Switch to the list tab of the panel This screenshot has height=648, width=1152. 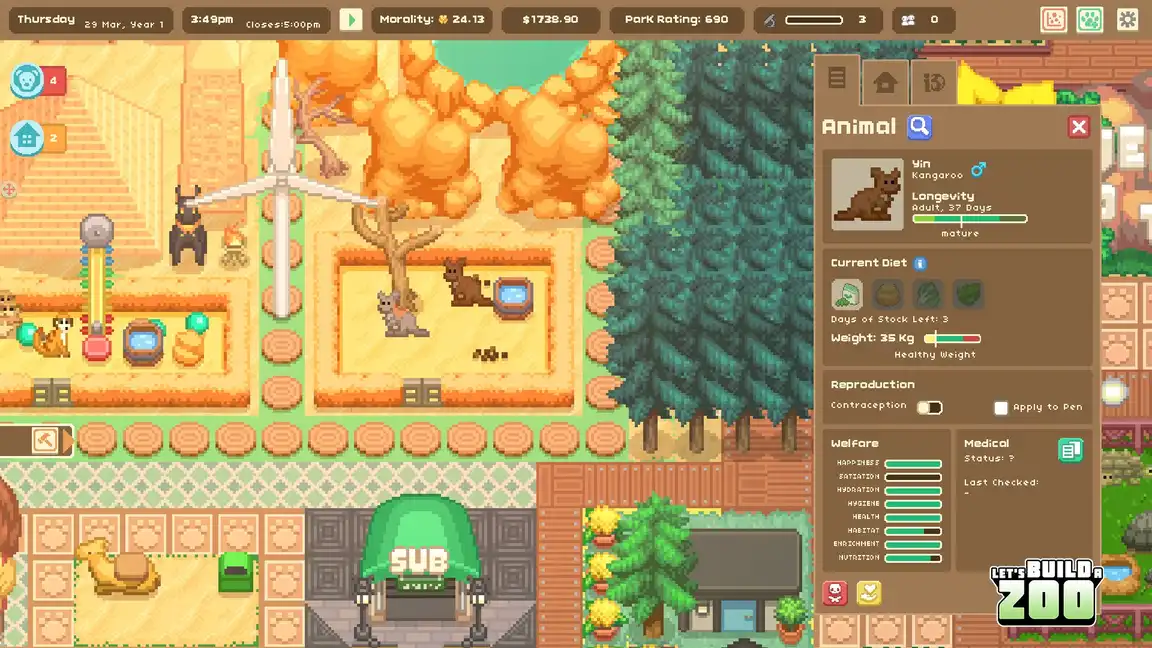pos(837,79)
